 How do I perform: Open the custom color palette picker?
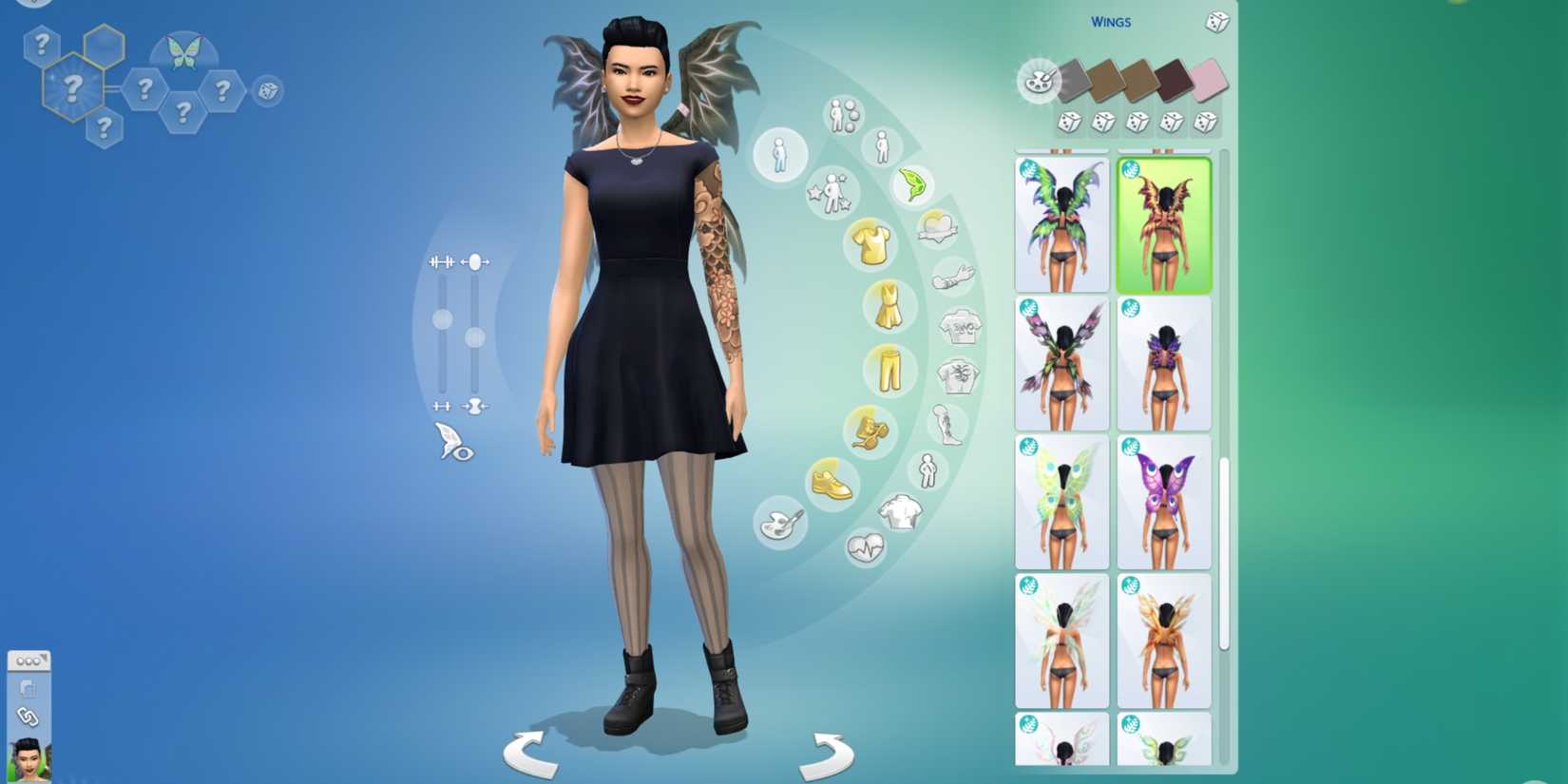coord(1041,81)
